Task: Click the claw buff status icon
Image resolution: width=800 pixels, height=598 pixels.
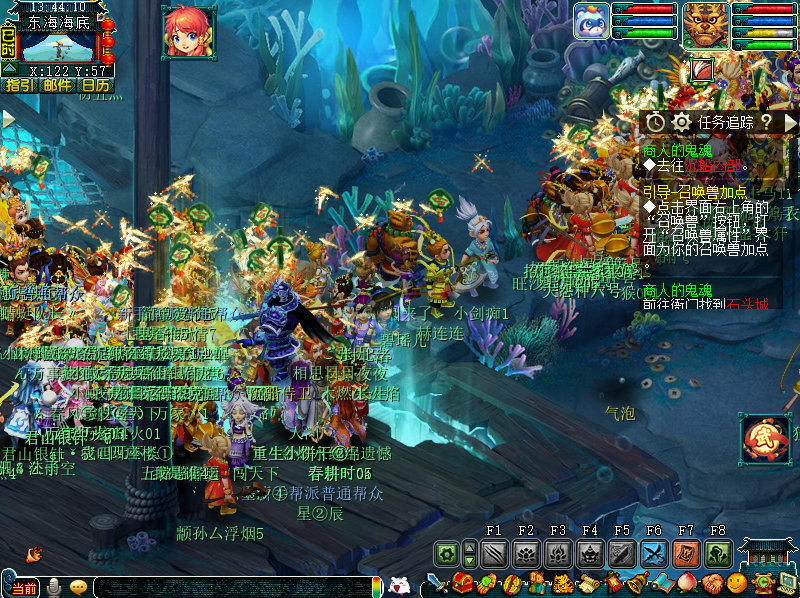Action: 703,69
